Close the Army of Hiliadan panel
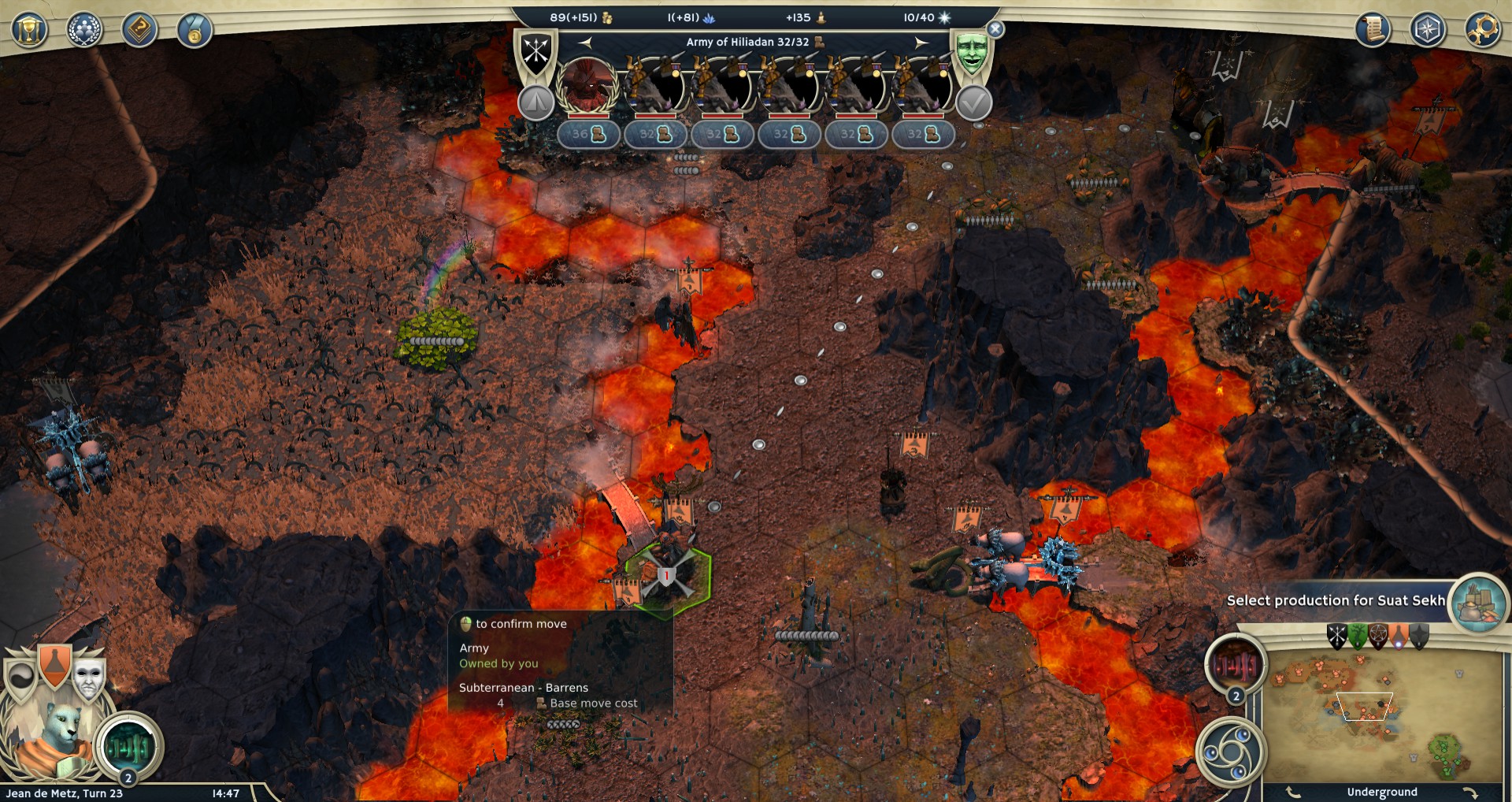 point(995,29)
